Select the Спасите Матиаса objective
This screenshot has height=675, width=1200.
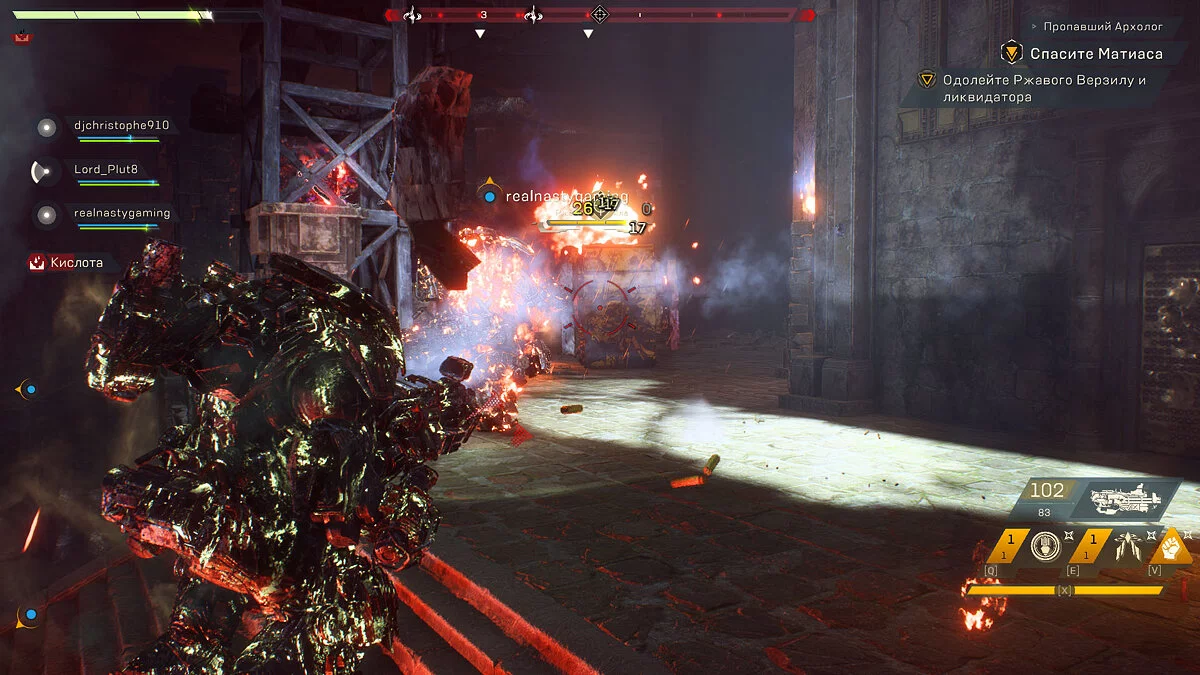(1082, 53)
